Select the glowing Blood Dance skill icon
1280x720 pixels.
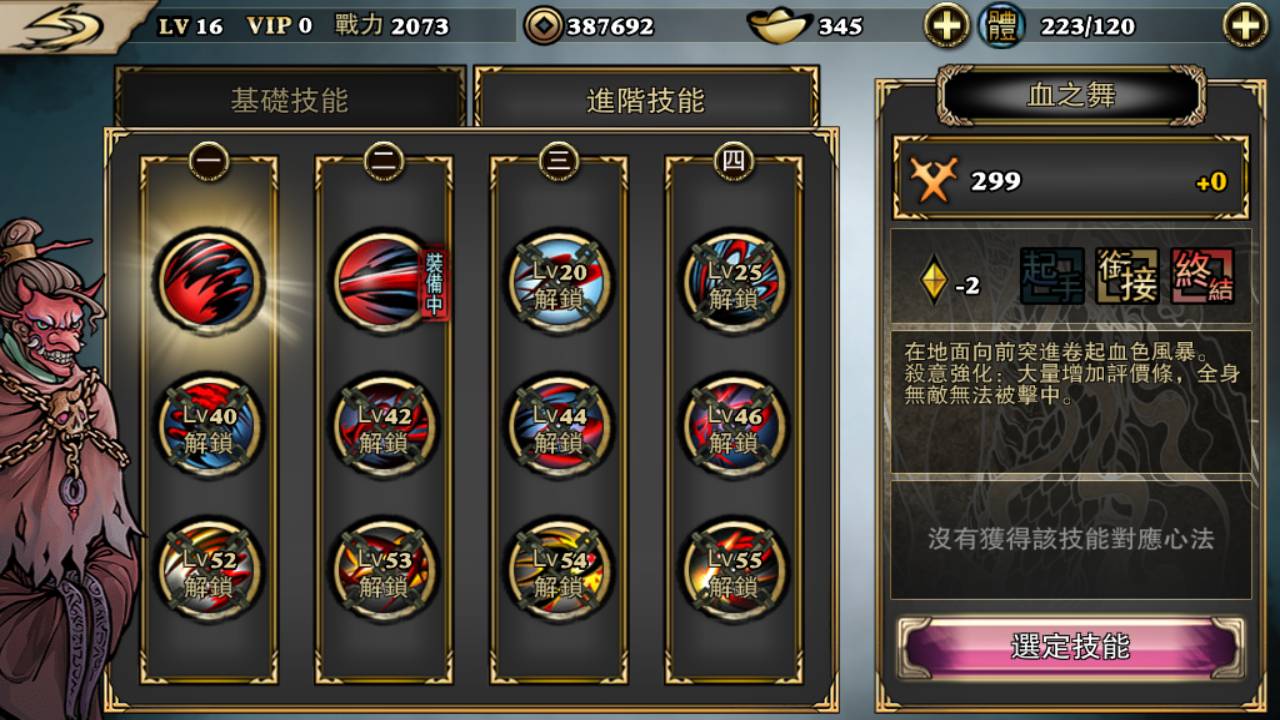click(x=210, y=282)
